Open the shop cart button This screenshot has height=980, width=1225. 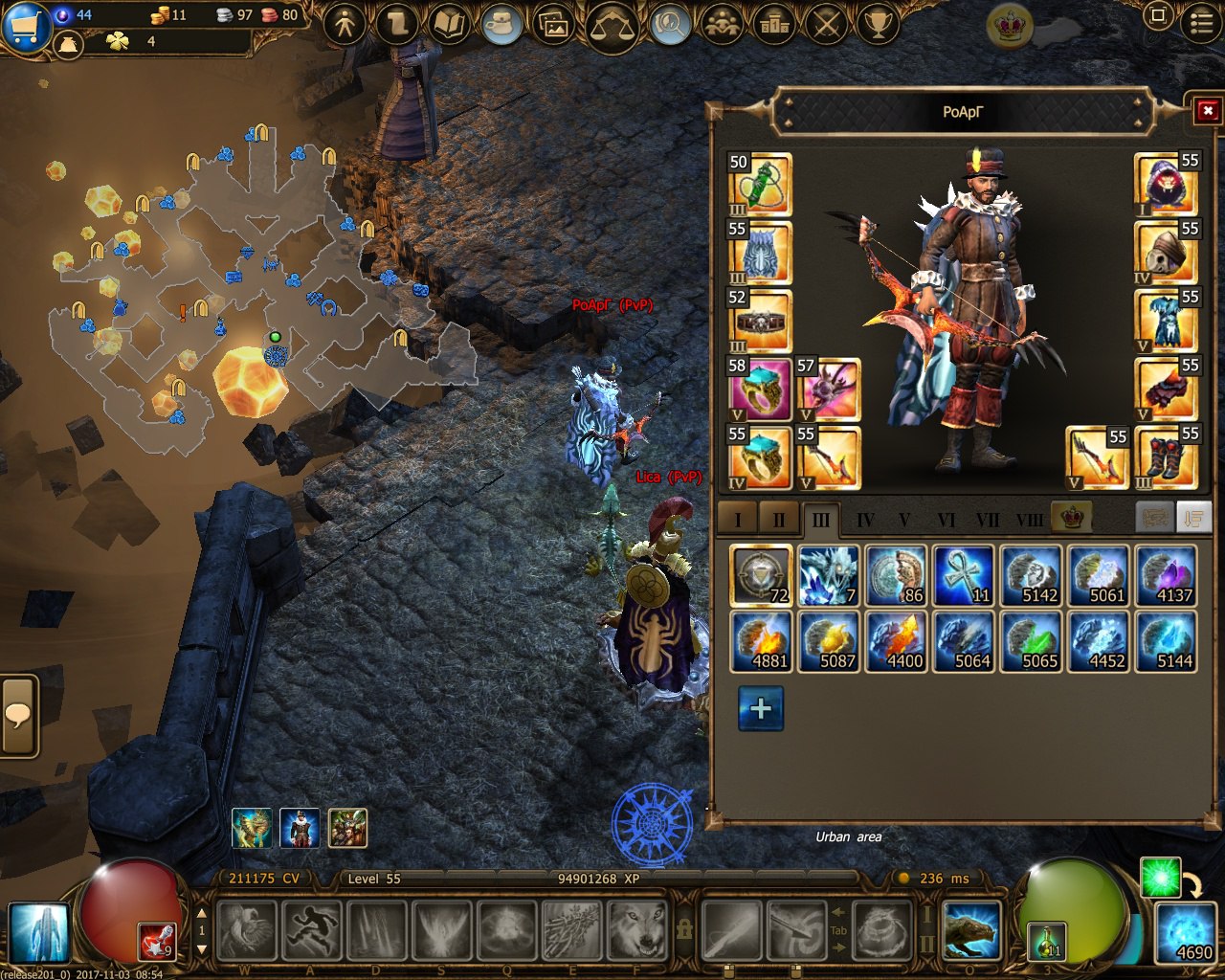[26, 26]
